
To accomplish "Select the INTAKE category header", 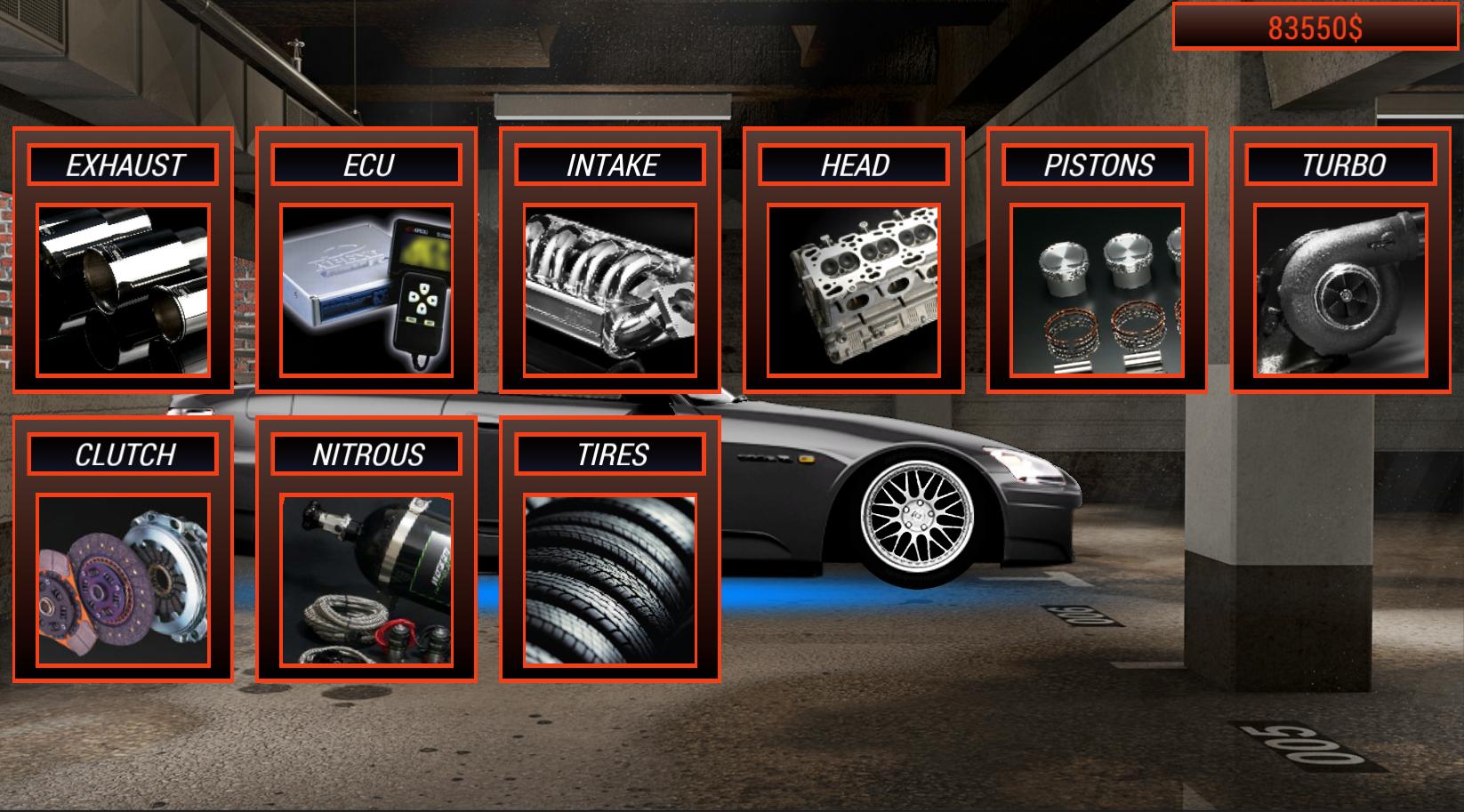I will pos(610,164).
